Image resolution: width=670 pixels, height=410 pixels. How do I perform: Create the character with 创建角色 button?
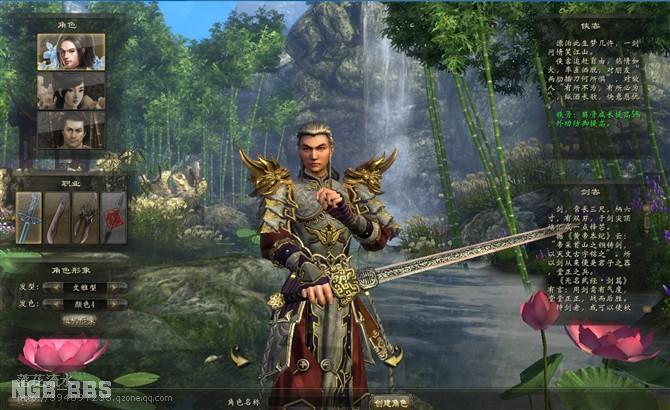pyautogui.click(x=391, y=401)
